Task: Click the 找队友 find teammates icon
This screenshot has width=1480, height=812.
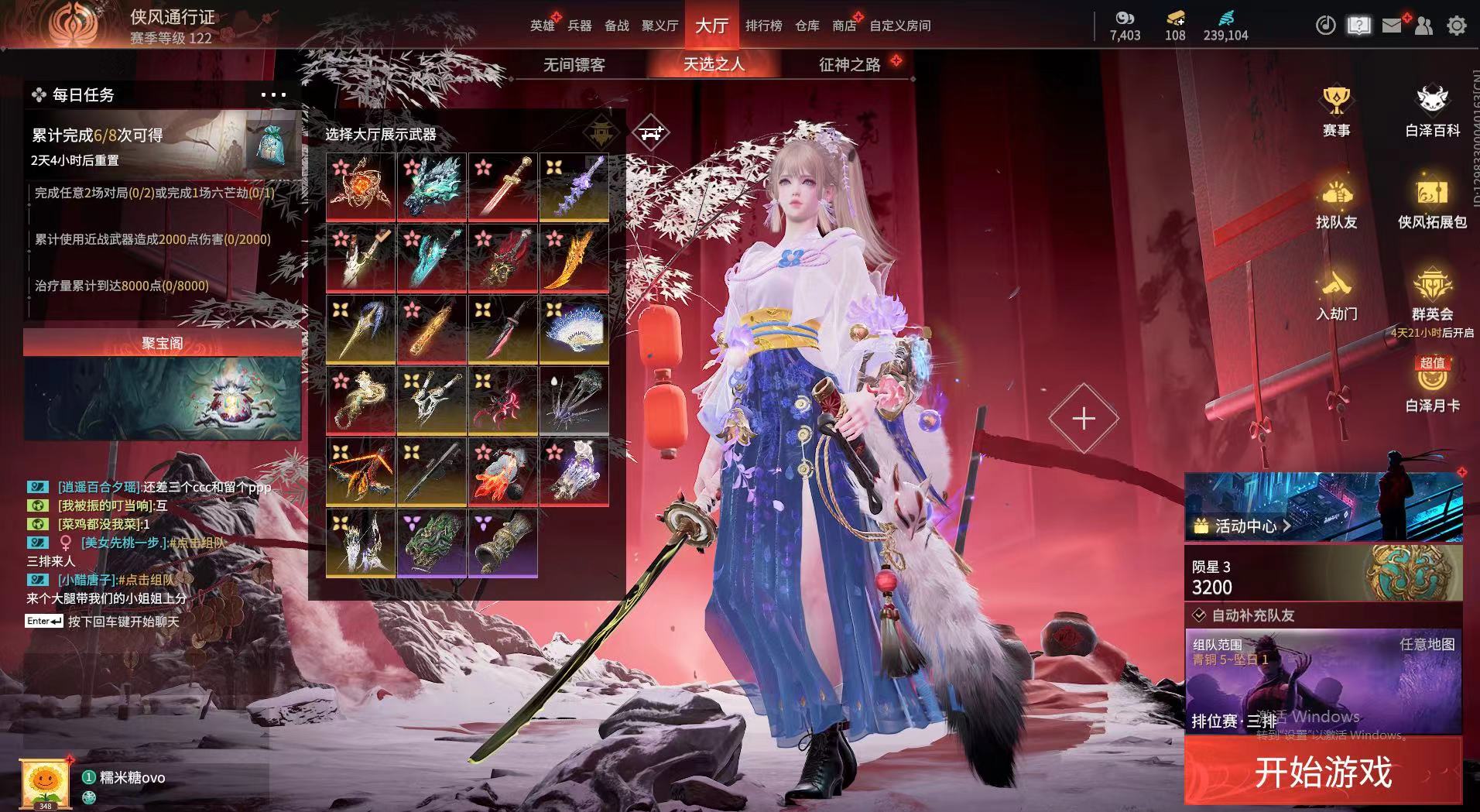Action: (x=1336, y=204)
